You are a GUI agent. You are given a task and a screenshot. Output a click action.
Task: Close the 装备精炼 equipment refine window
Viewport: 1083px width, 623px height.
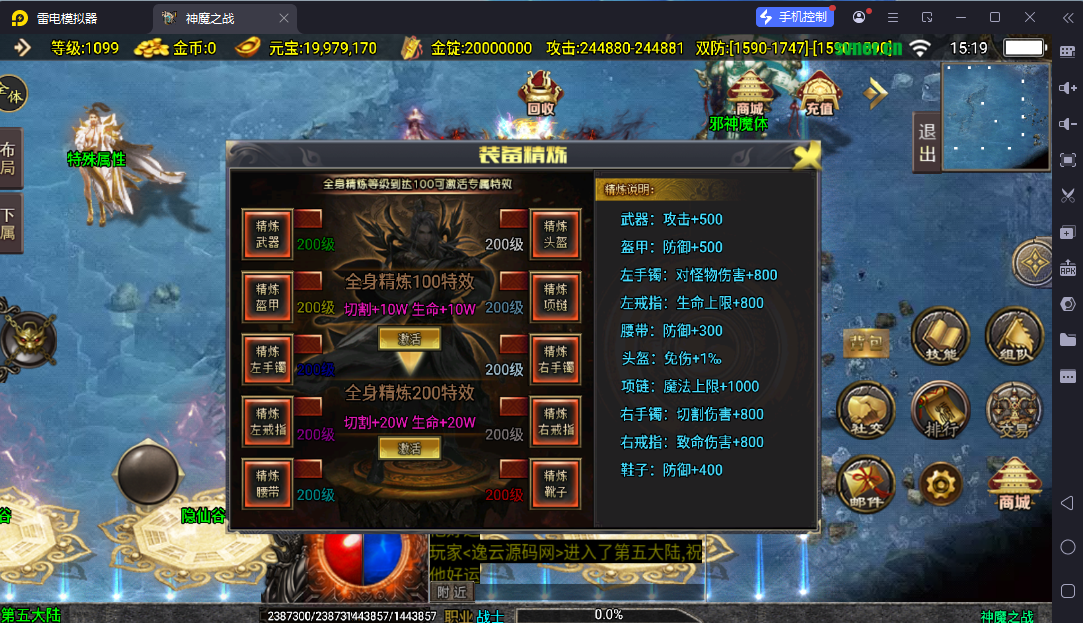tap(806, 156)
